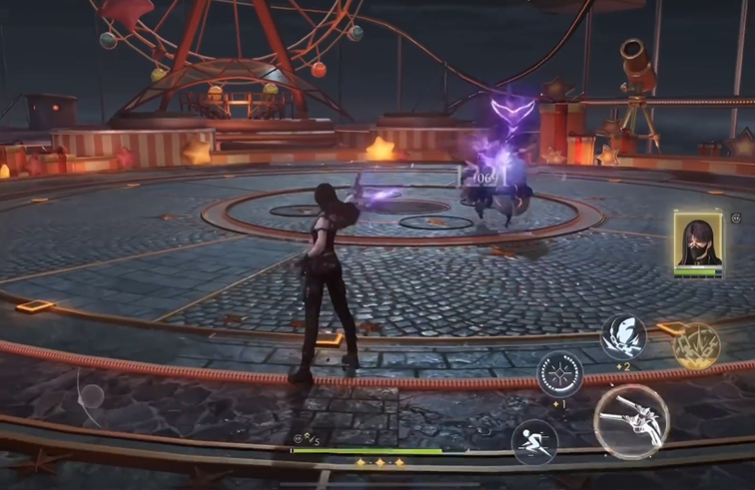The width and height of the screenshot is (755, 490).
Task: Unleash the golden ultimate ability
Action: pos(696,346)
